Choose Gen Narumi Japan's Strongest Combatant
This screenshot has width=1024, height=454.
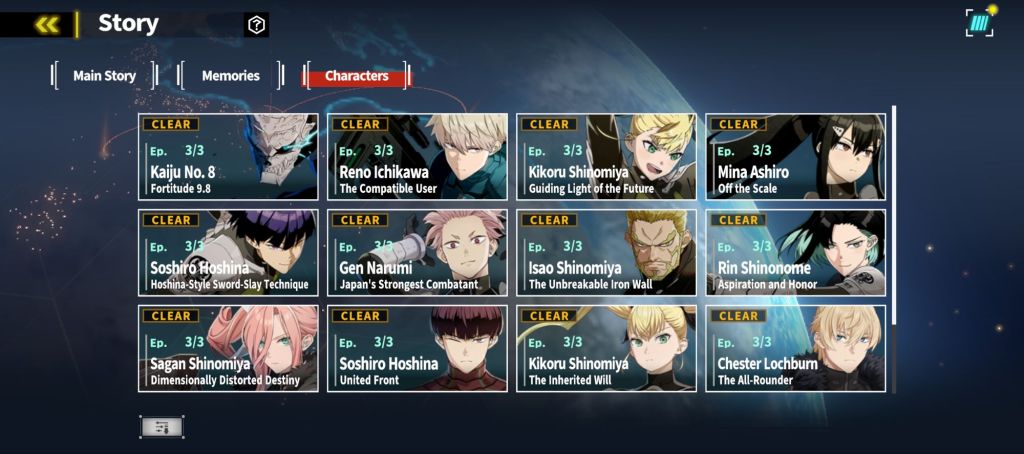coord(417,252)
